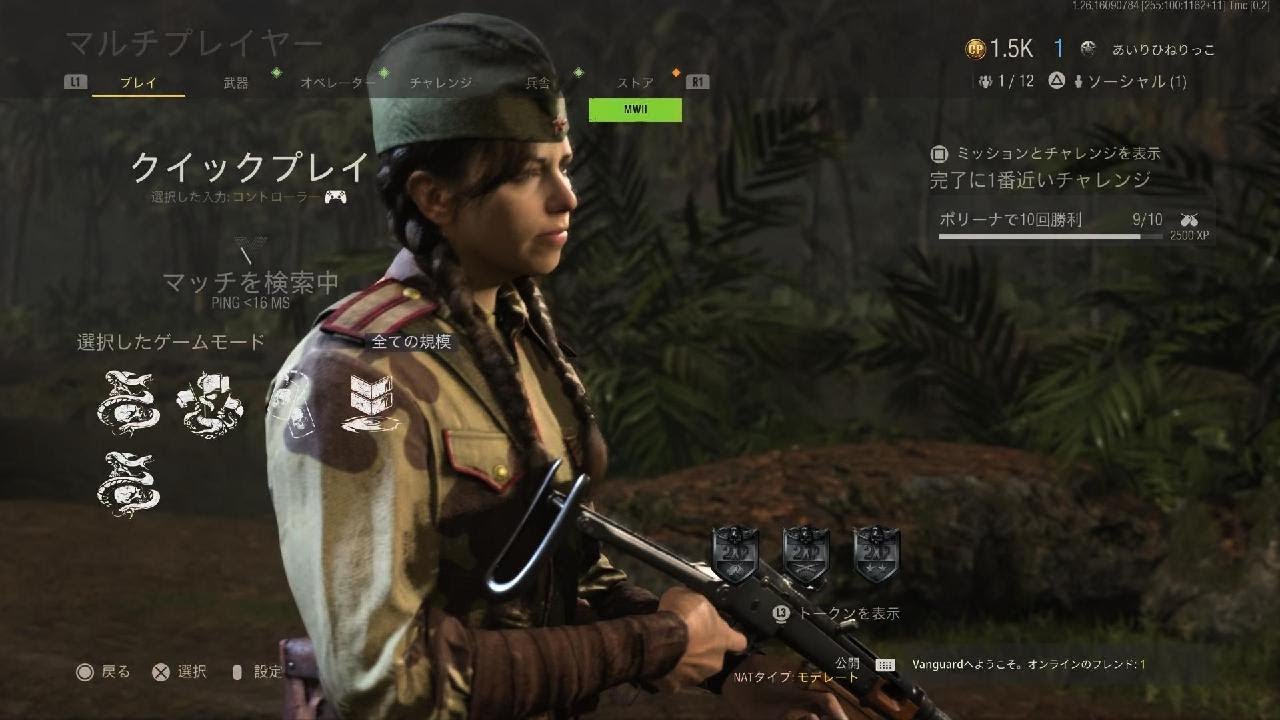Open the 武器 weapons tab

(x=236, y=83)
